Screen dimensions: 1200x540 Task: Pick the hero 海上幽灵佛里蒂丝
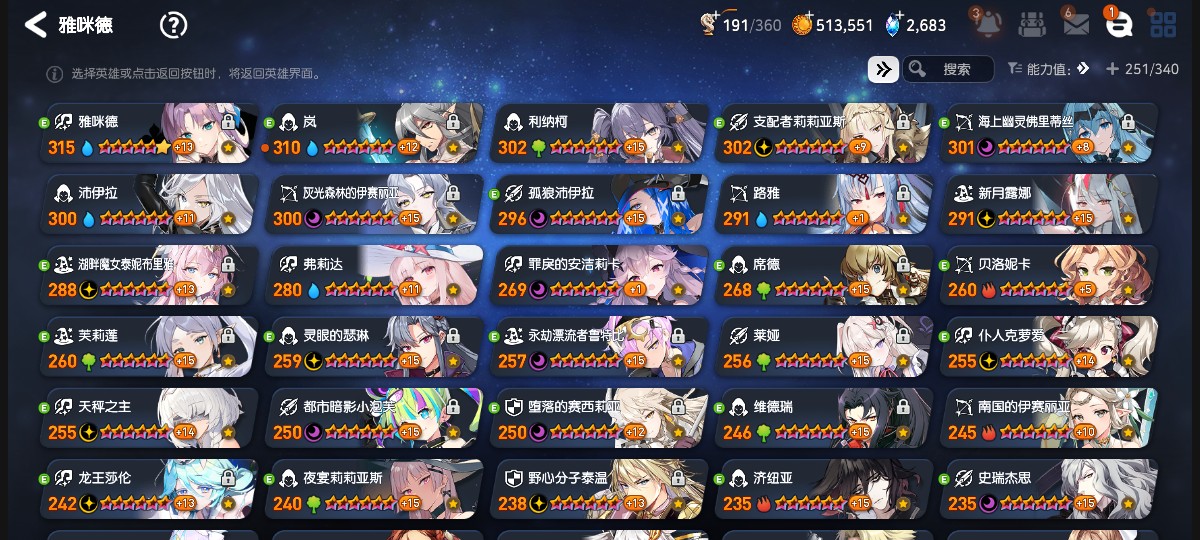tap(1049, 134)
